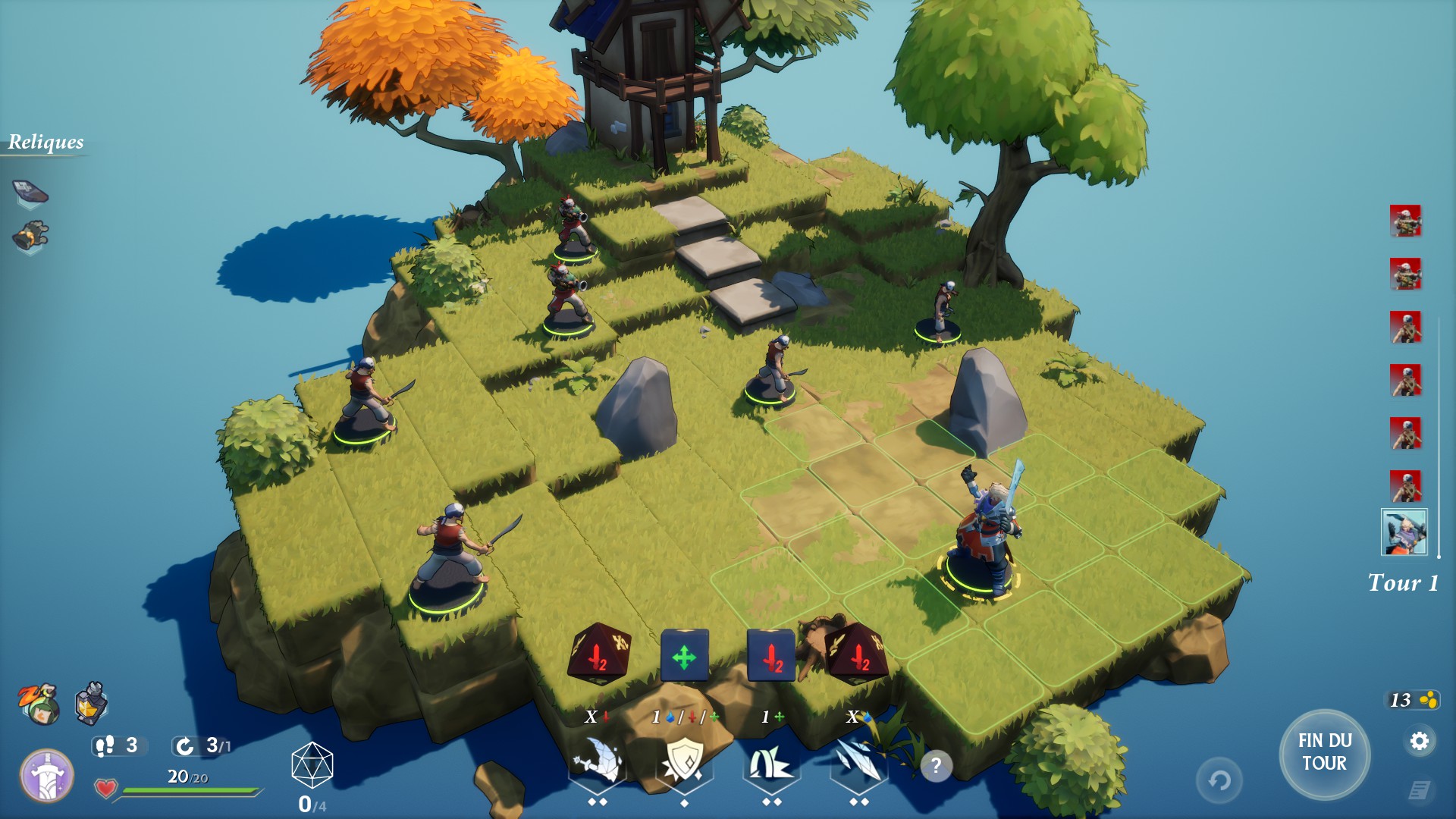Screen dimensions: 1456x819
Task: Open the combat log page icon
Action: (x=1419, y=791)
